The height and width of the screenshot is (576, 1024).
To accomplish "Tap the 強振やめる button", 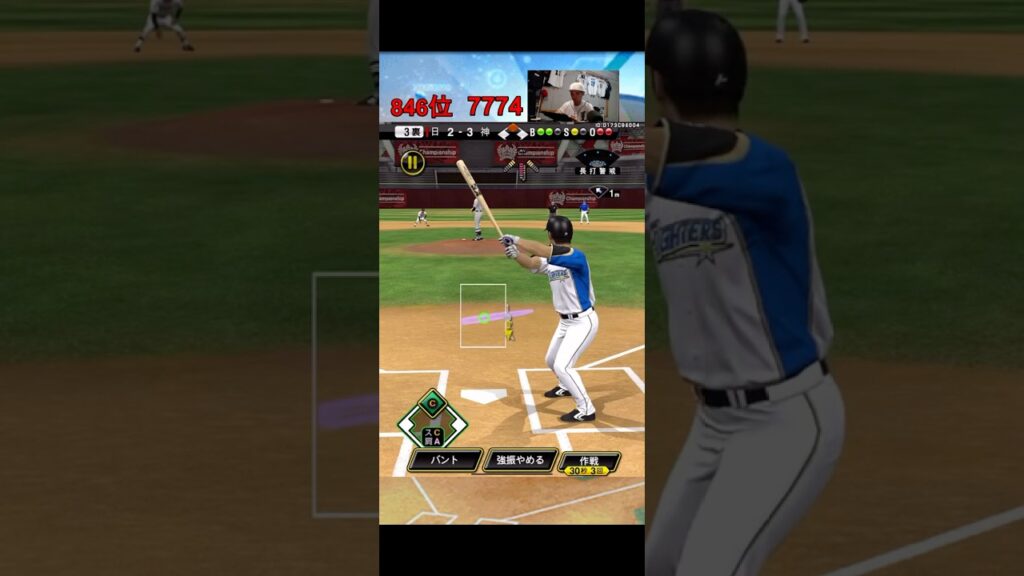I will 520,460.
